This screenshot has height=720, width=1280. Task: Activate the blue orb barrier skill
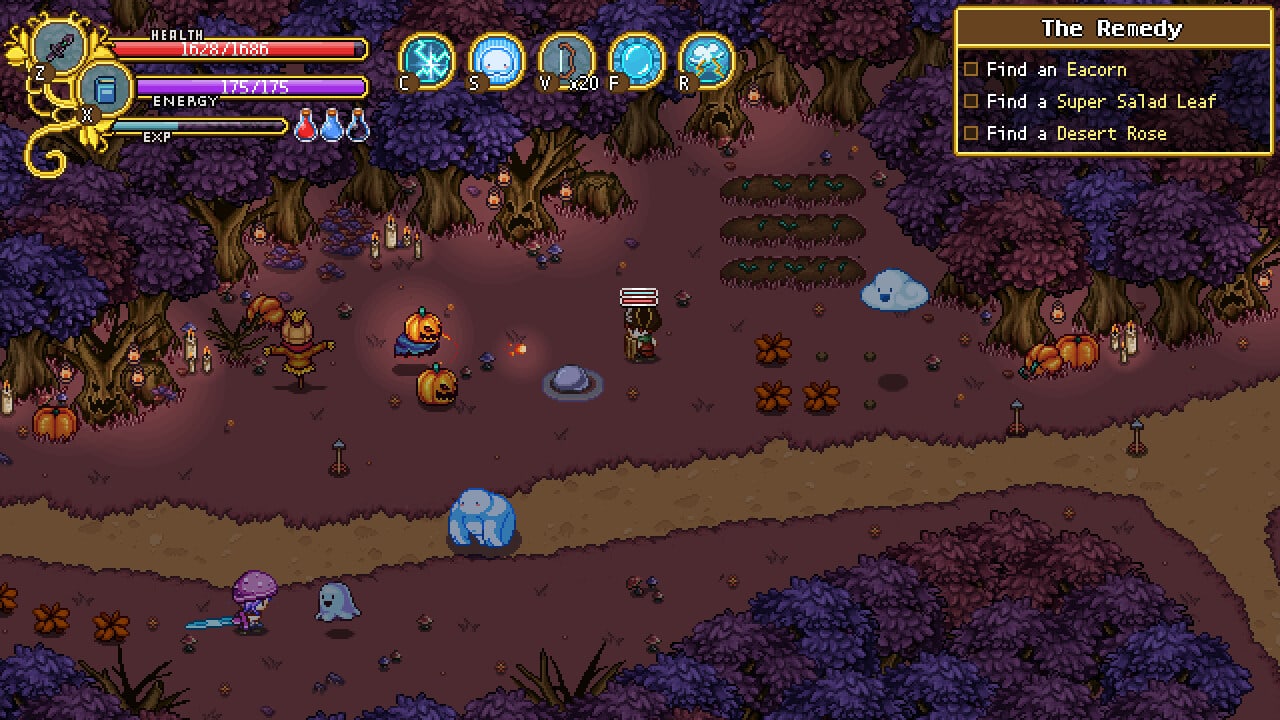(636, 60)
